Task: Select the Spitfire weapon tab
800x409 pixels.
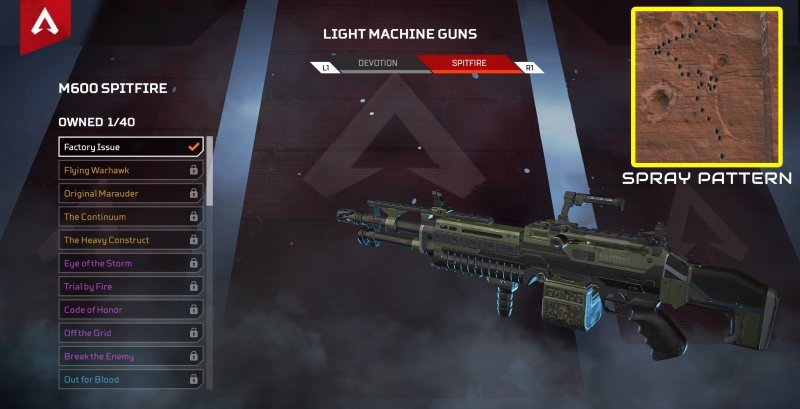Action: [467, 64]
